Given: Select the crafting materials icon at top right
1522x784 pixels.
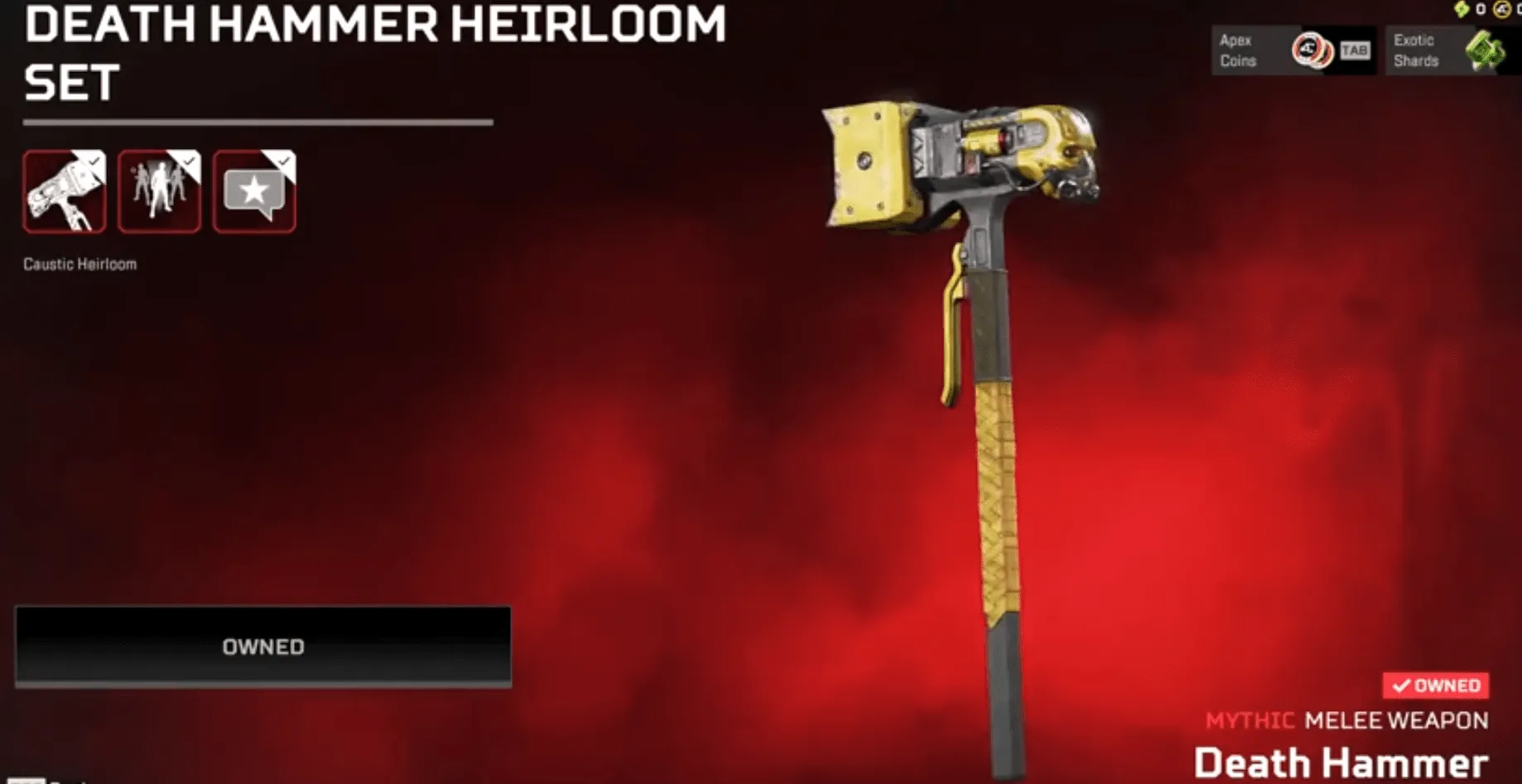Looking at the screenshot, I should point(1461,9).
